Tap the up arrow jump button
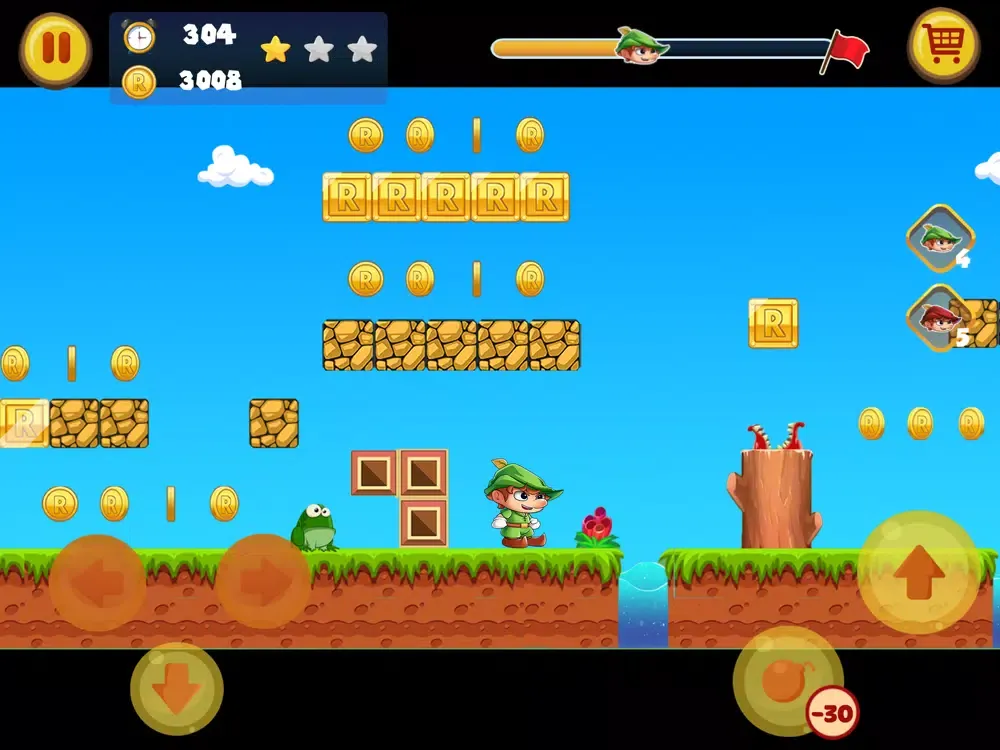 [x=919, y=572]
